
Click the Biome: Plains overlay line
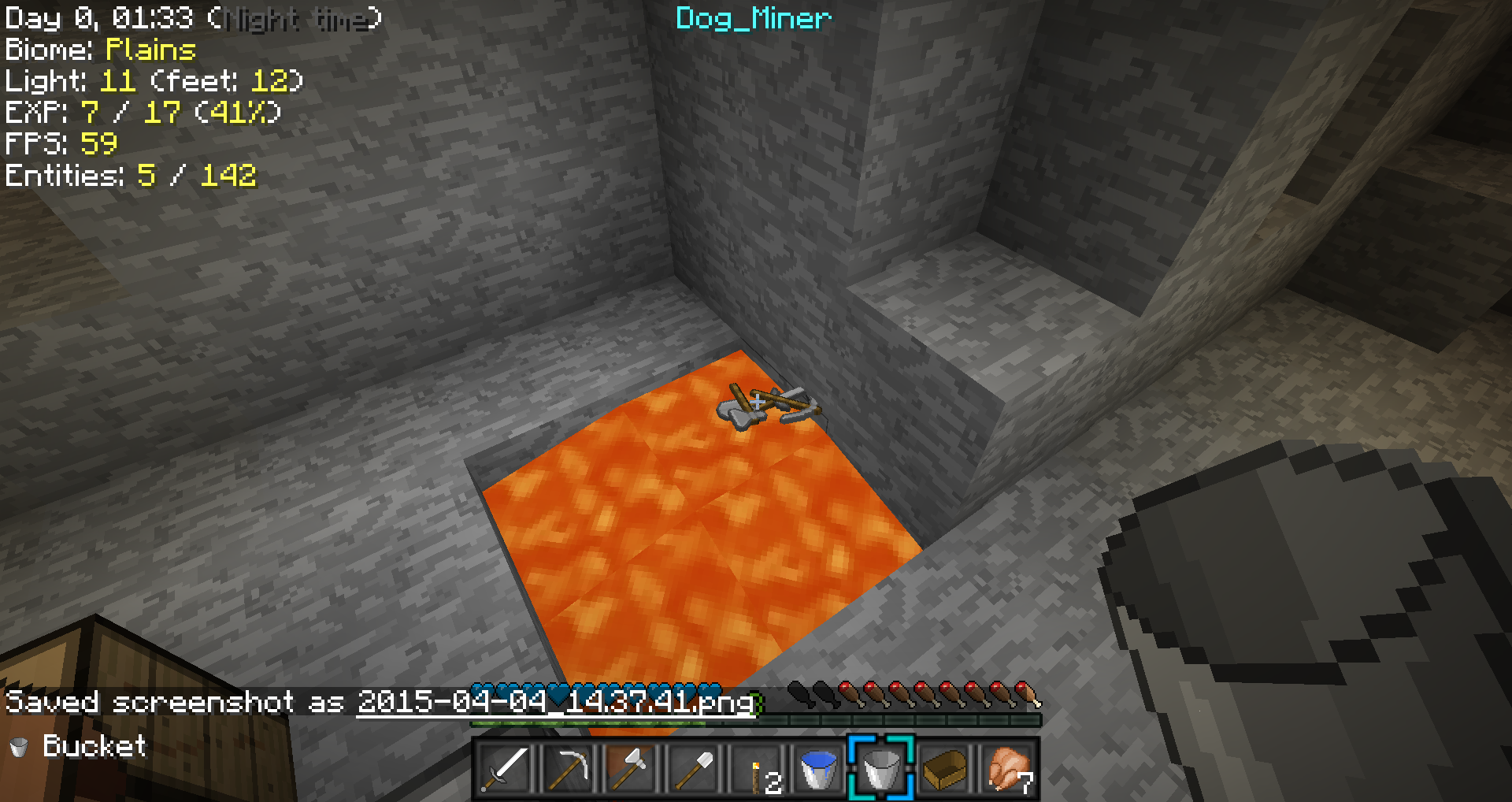(x=98, y=50)
